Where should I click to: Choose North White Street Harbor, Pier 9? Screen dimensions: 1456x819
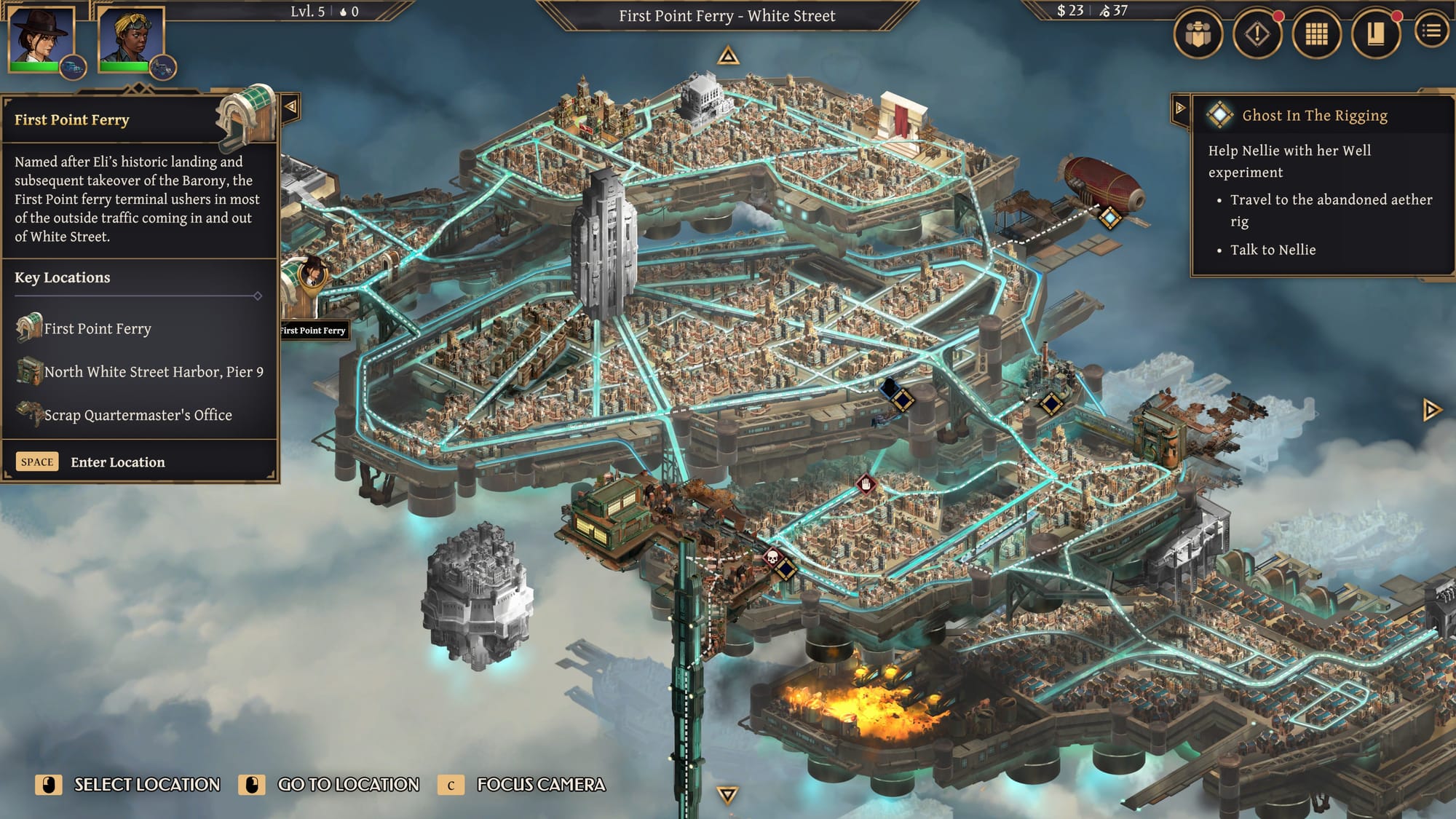(153, 372)
